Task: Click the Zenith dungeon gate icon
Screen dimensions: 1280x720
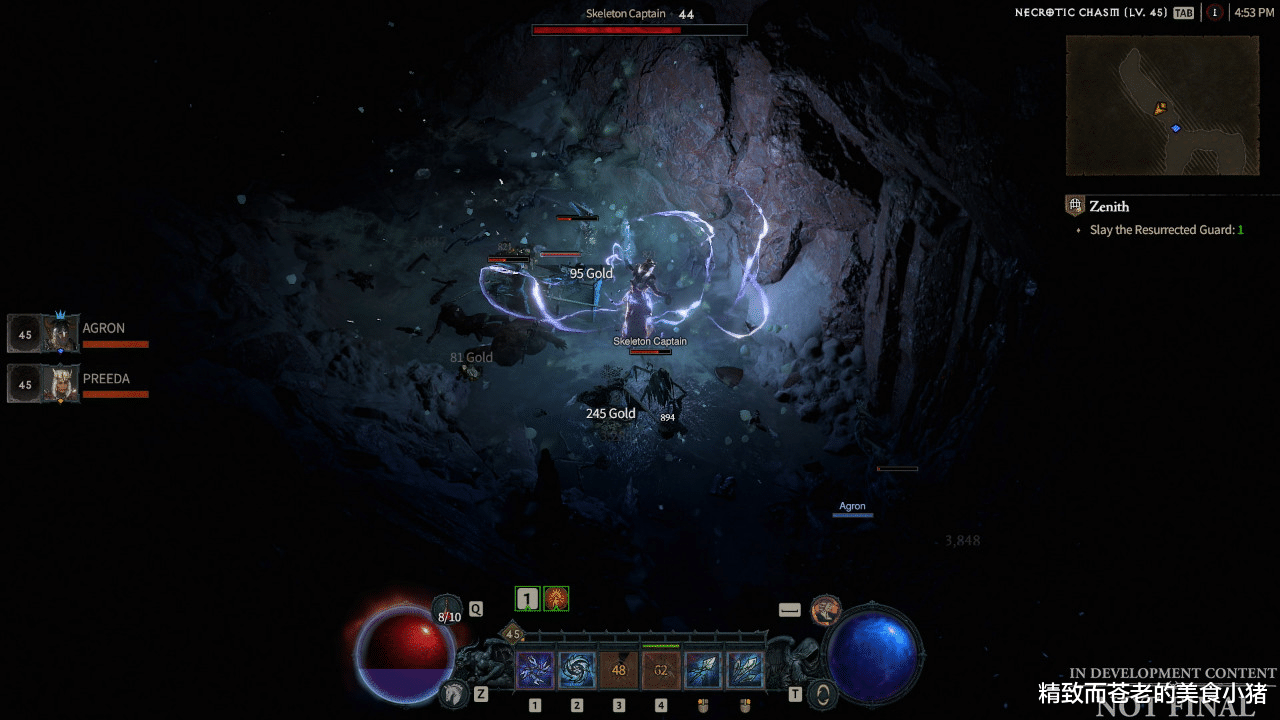Action: click(1075, 206)
